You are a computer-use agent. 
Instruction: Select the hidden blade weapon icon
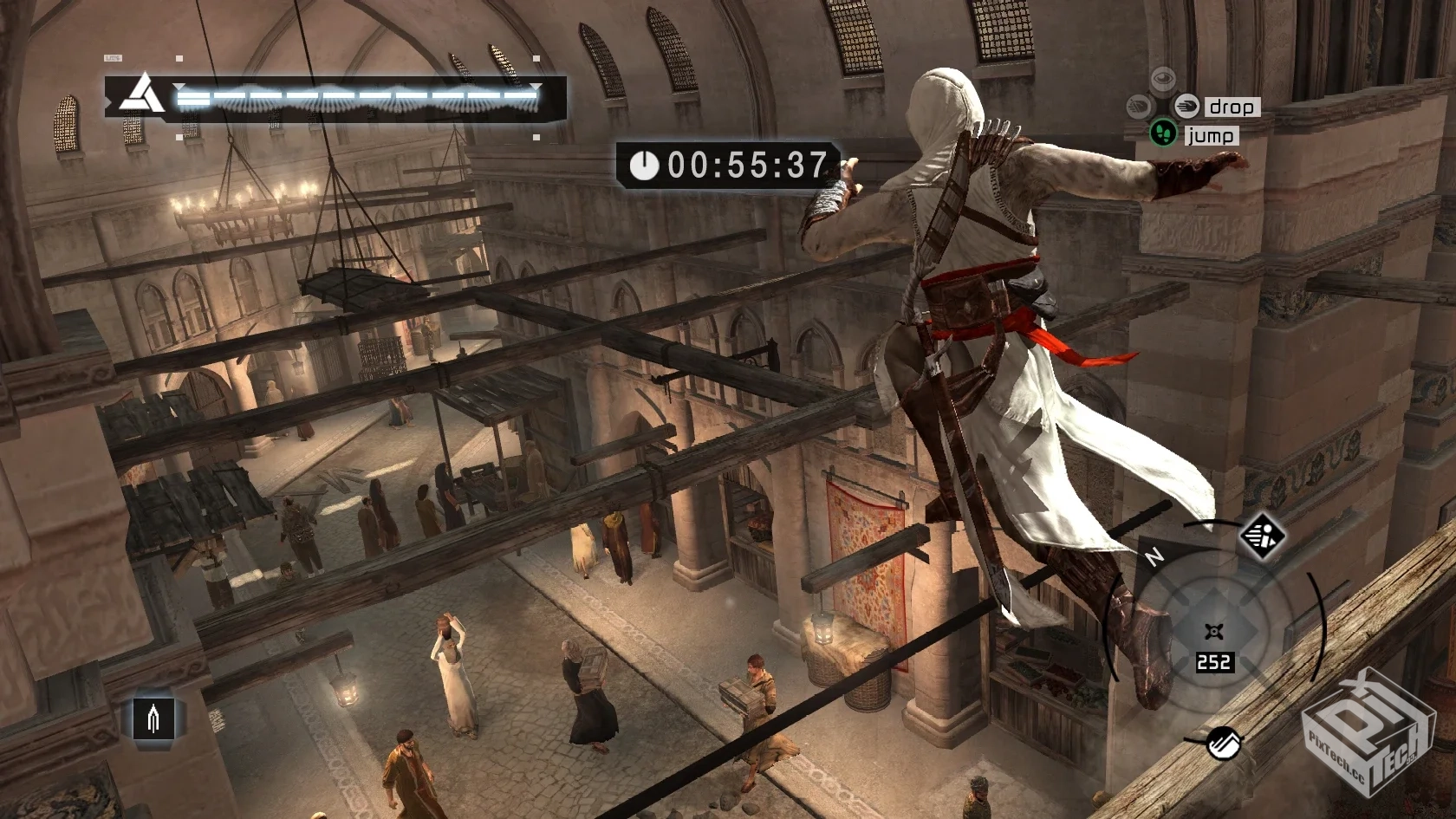tap(153, 718)
